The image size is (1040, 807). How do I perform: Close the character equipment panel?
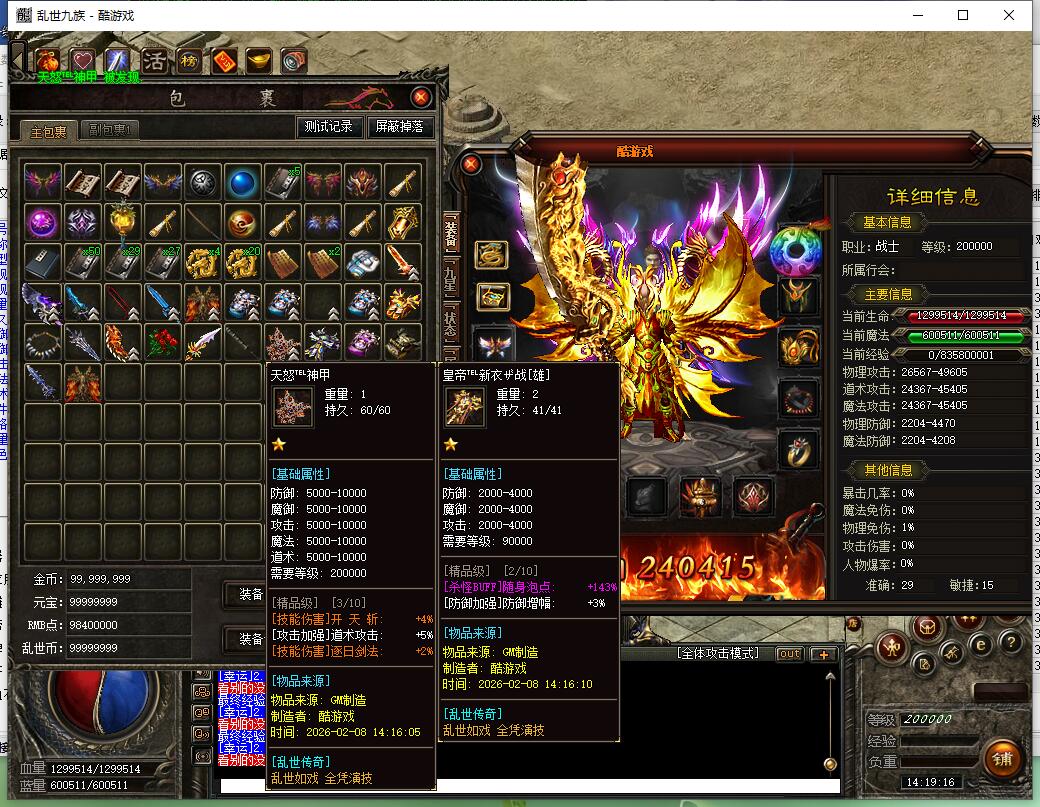click(x=471, y=165)
